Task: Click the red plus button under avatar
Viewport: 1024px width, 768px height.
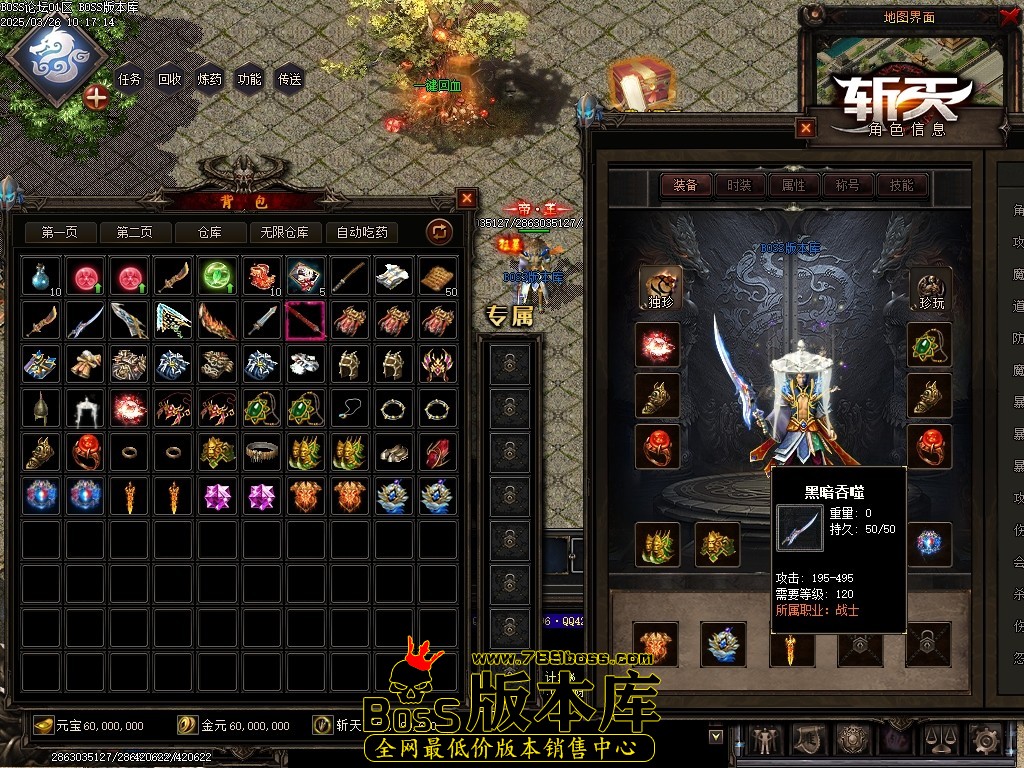Action: tap(96, 97)
